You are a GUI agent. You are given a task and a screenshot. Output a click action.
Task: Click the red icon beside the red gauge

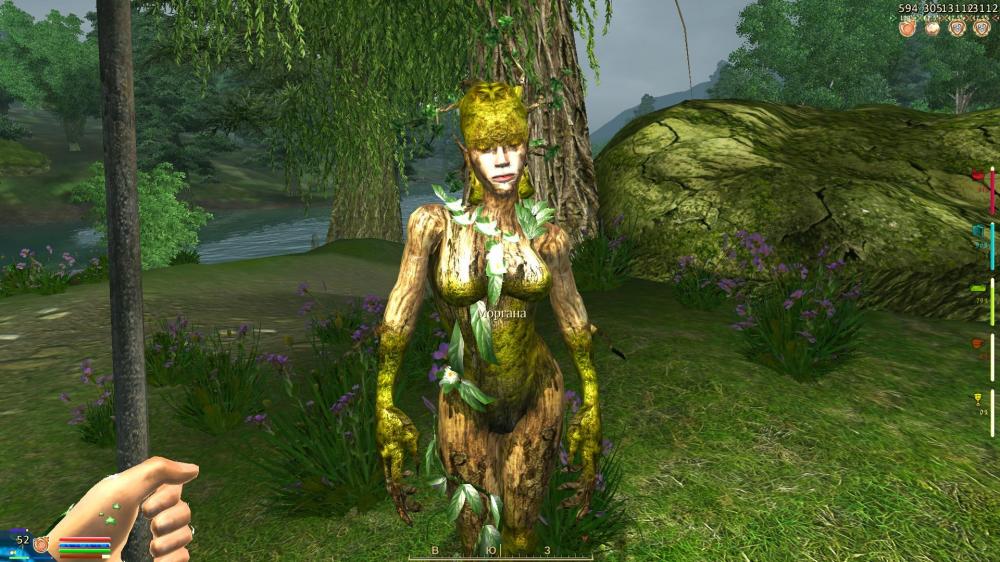click(x=977, y=178)
